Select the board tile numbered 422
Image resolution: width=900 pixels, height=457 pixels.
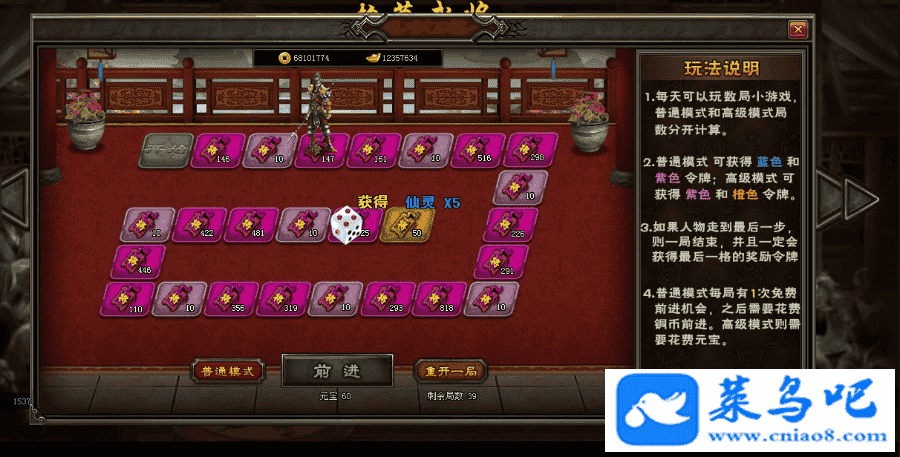pos(199,224)
